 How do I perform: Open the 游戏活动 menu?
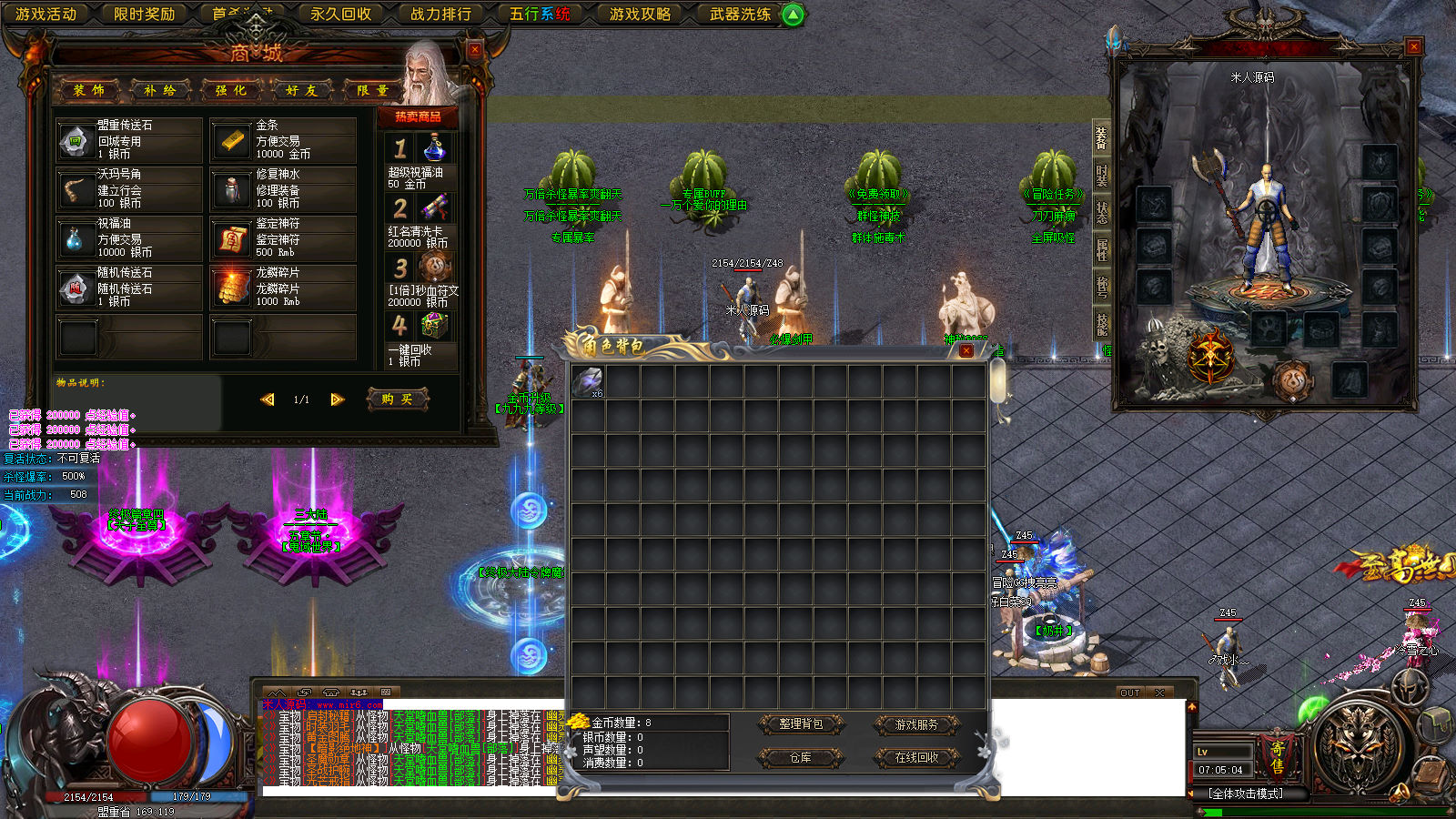pyautogui.click(x=45, y=14)
